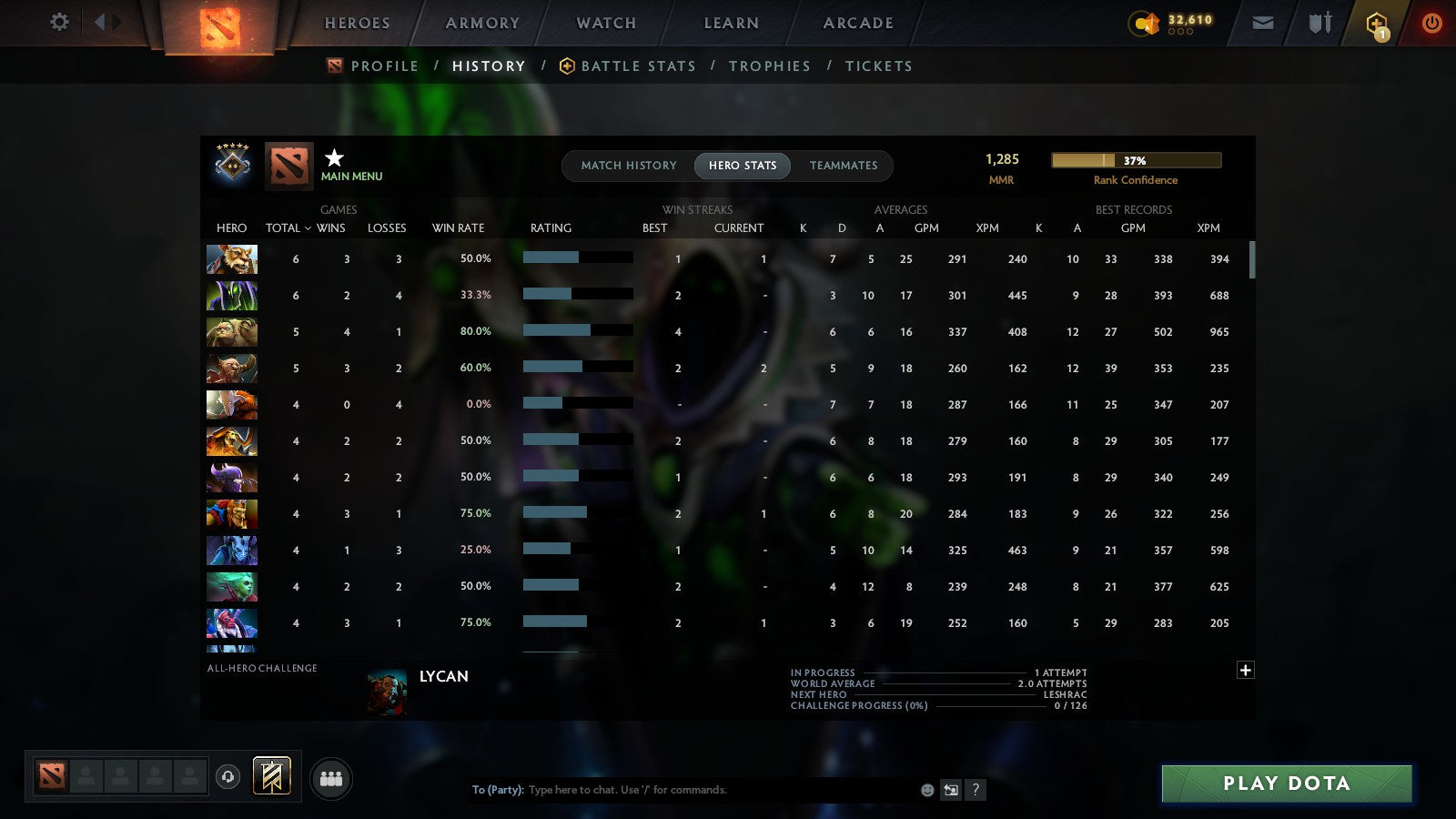Open Dota Plus hexagon icon with notification badge

click(x=1377, y=21)
